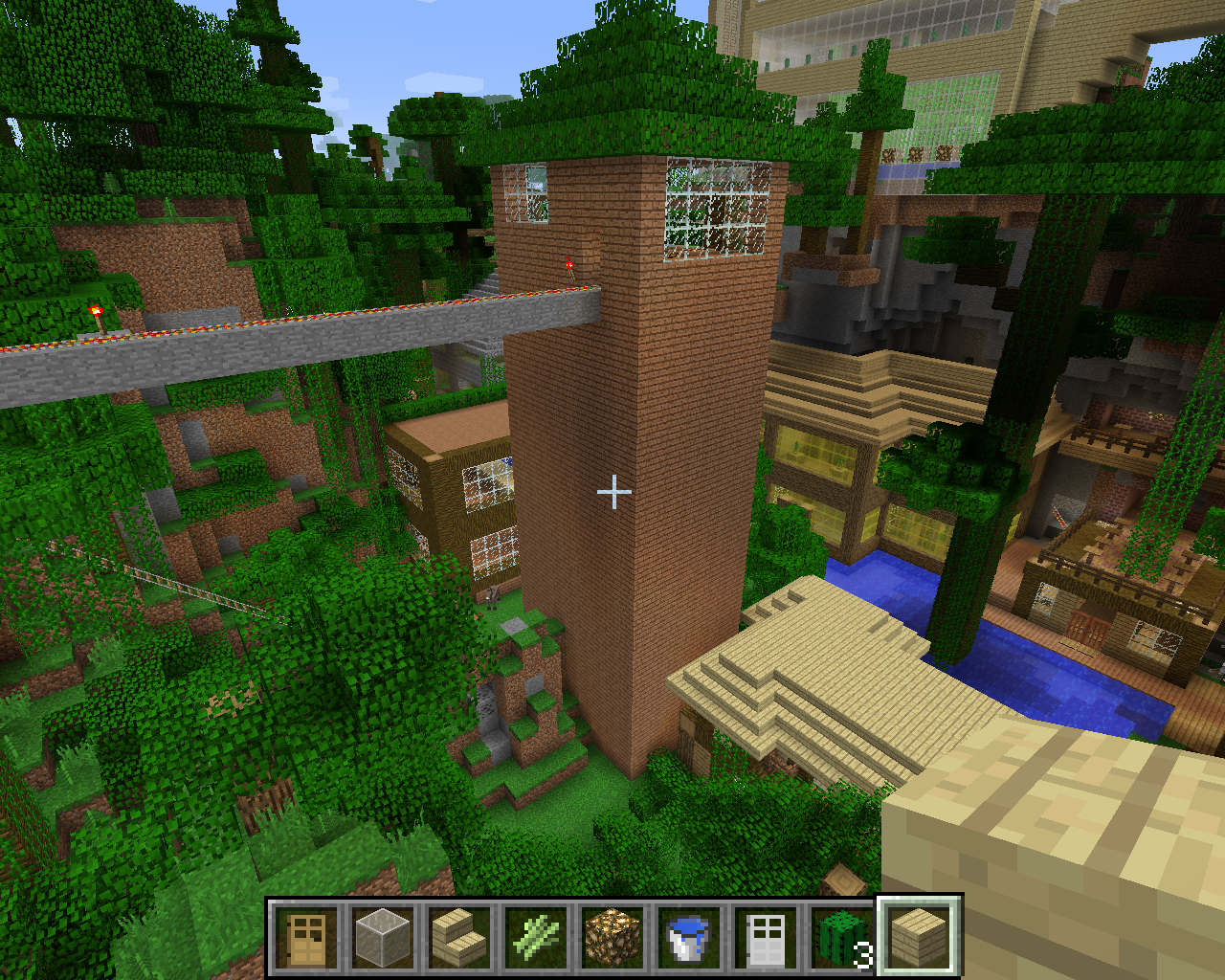
Task: Select the wooden stairs hotbar slot
Action: [460, 937]
